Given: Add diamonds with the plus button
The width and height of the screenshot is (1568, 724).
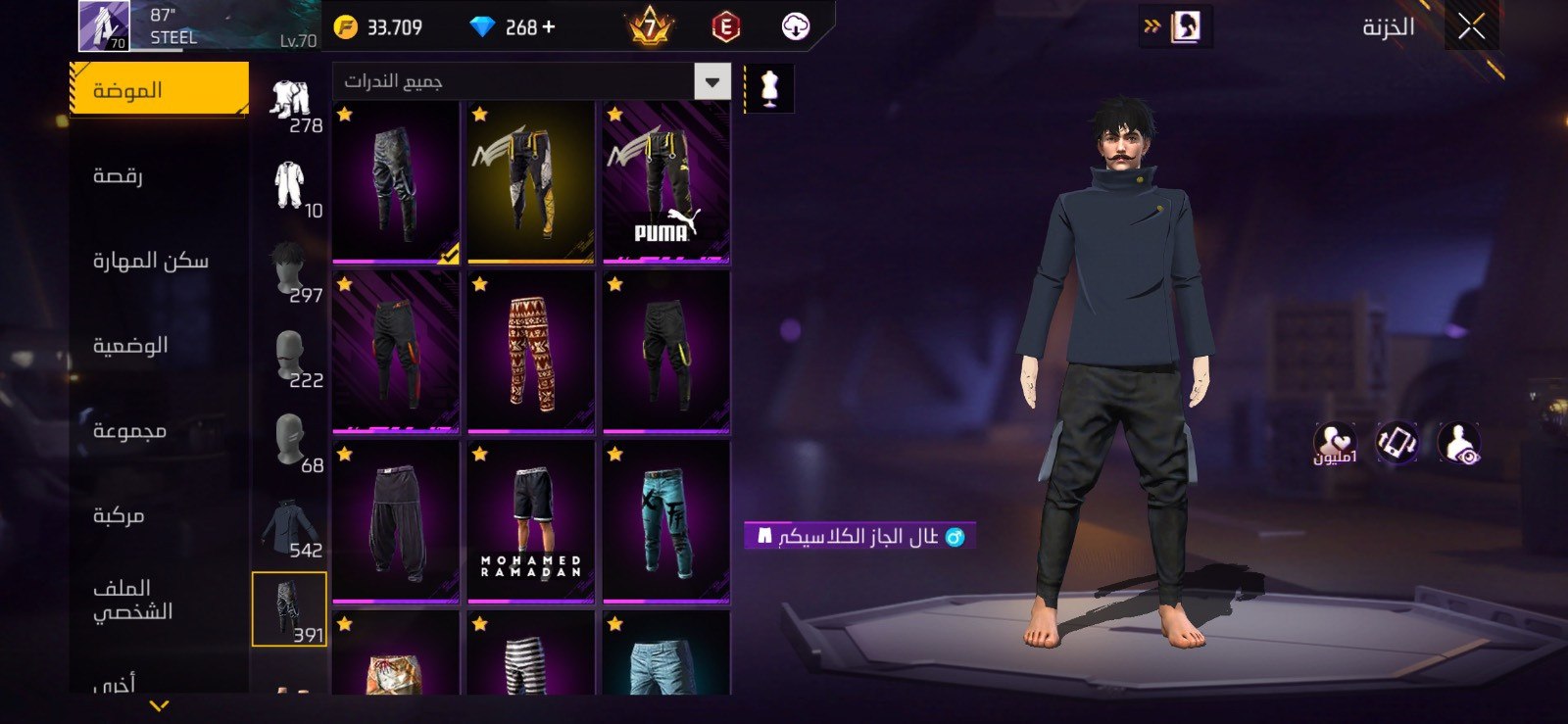Looking at the screenshot, I should point(548,27).
